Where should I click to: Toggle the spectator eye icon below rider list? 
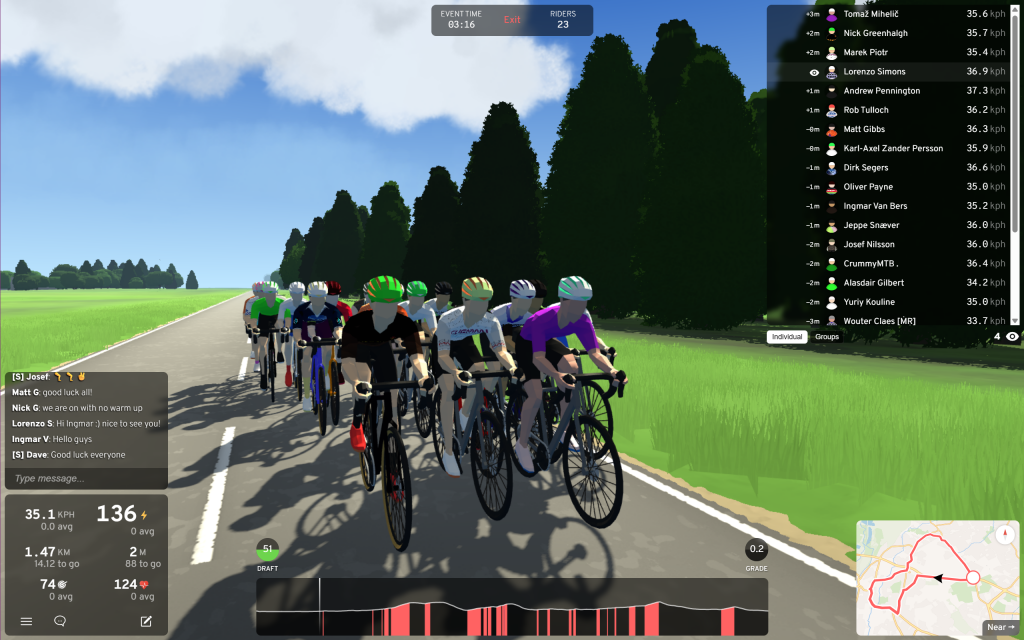[x=1012, y=337]
